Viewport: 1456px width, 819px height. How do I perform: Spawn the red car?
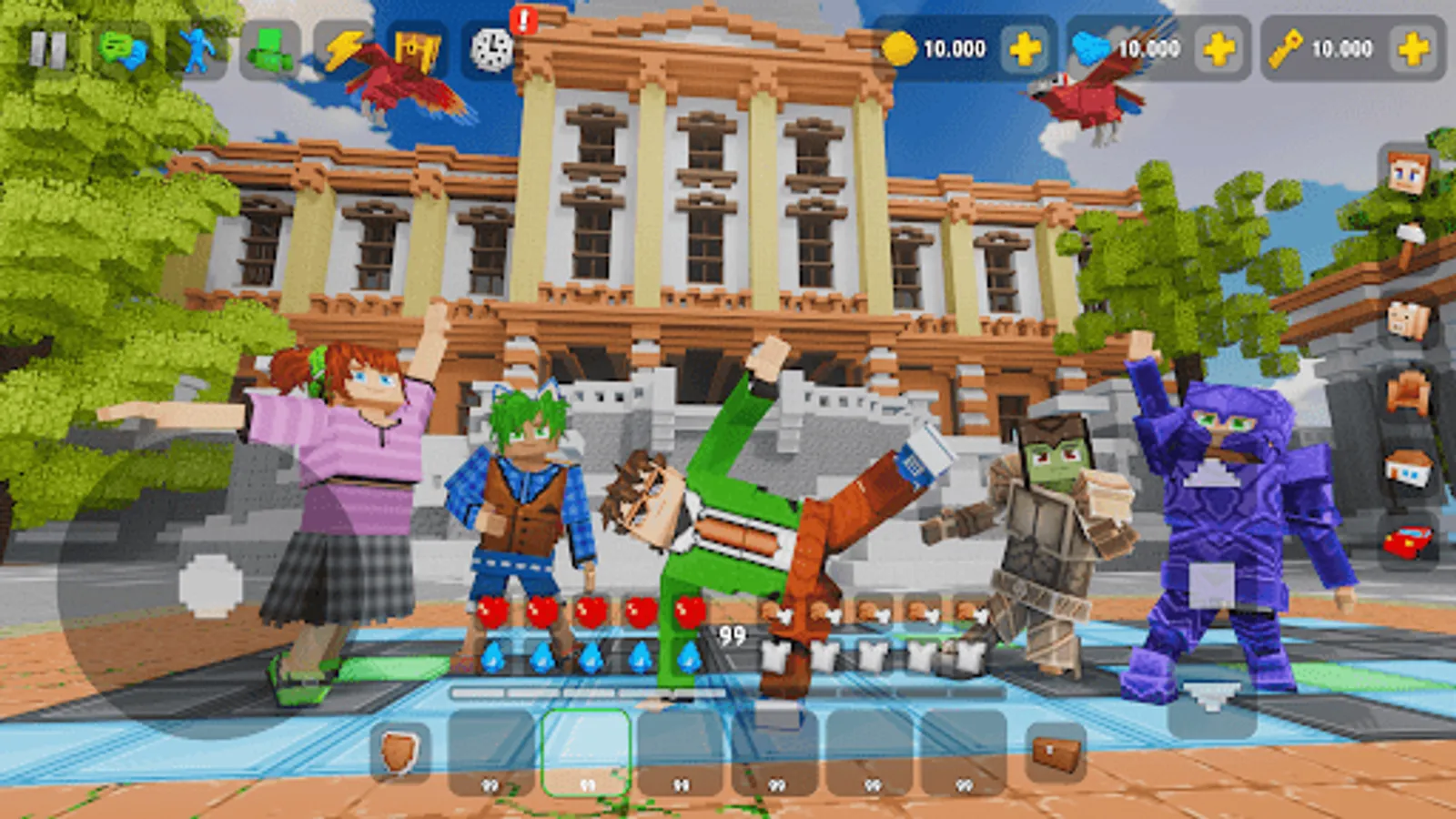1409,536
